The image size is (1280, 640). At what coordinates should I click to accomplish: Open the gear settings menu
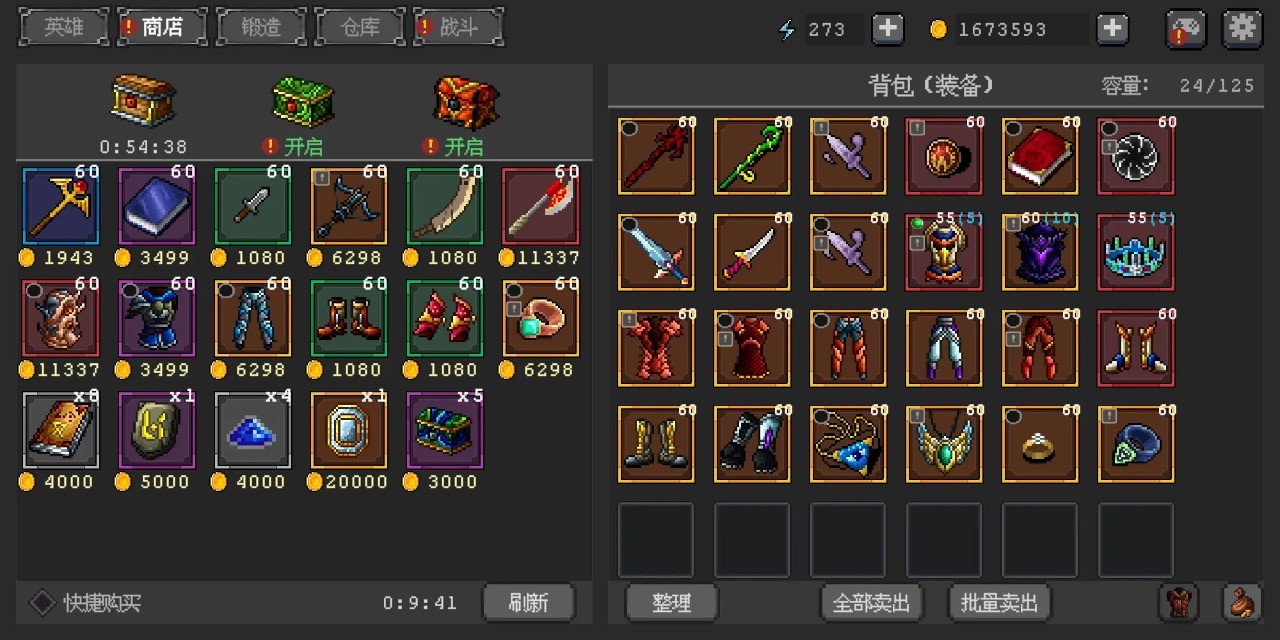click(1242, 29)
